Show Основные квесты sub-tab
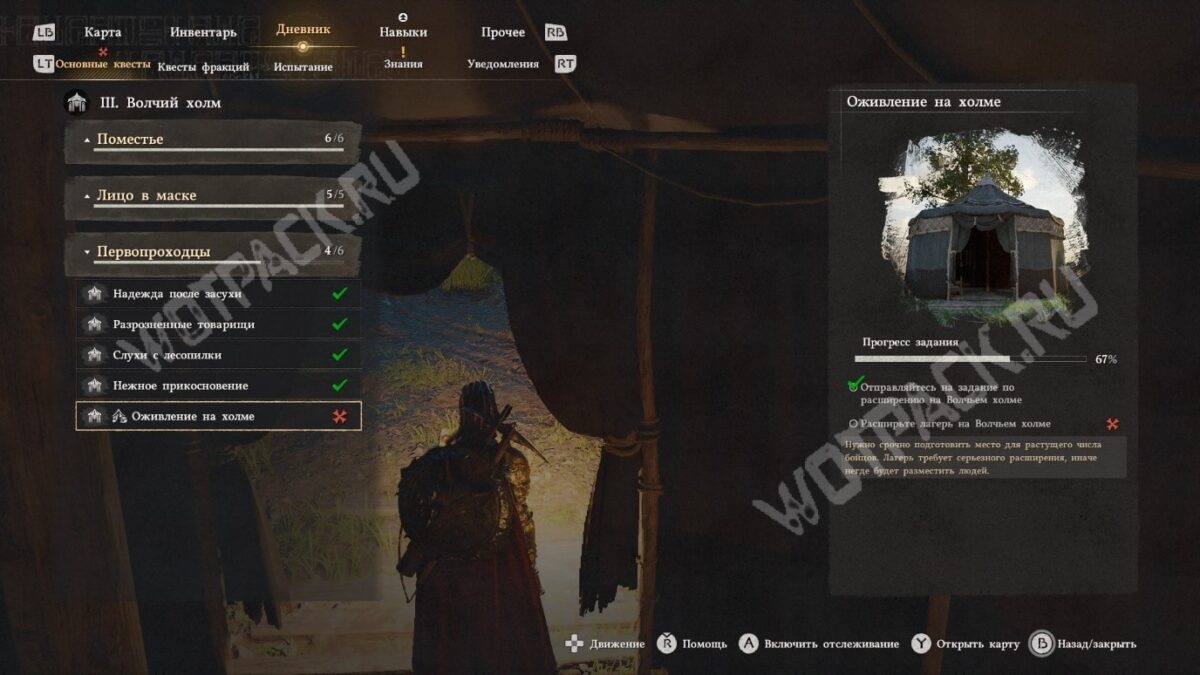Image resolution: width=1200 pixels, height=675 pixels. [x=103, y=65]
